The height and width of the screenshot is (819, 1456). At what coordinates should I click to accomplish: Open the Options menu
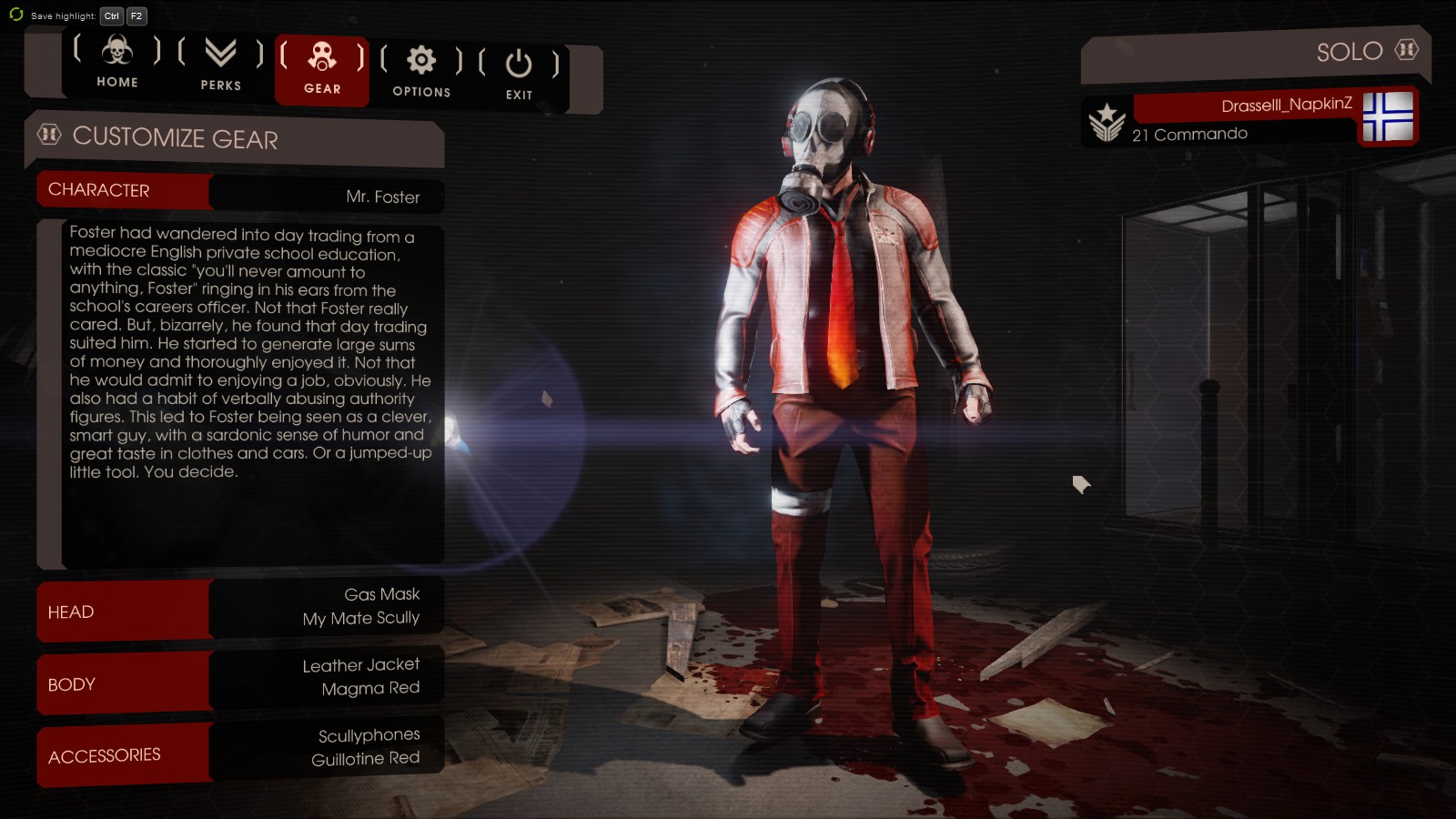click(421, 71)
